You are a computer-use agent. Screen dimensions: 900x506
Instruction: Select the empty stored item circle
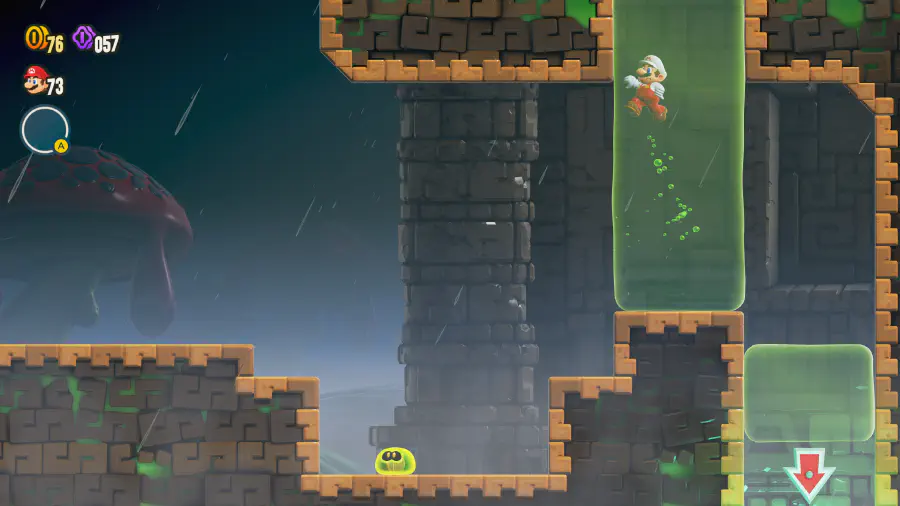(x=45, y=130)
